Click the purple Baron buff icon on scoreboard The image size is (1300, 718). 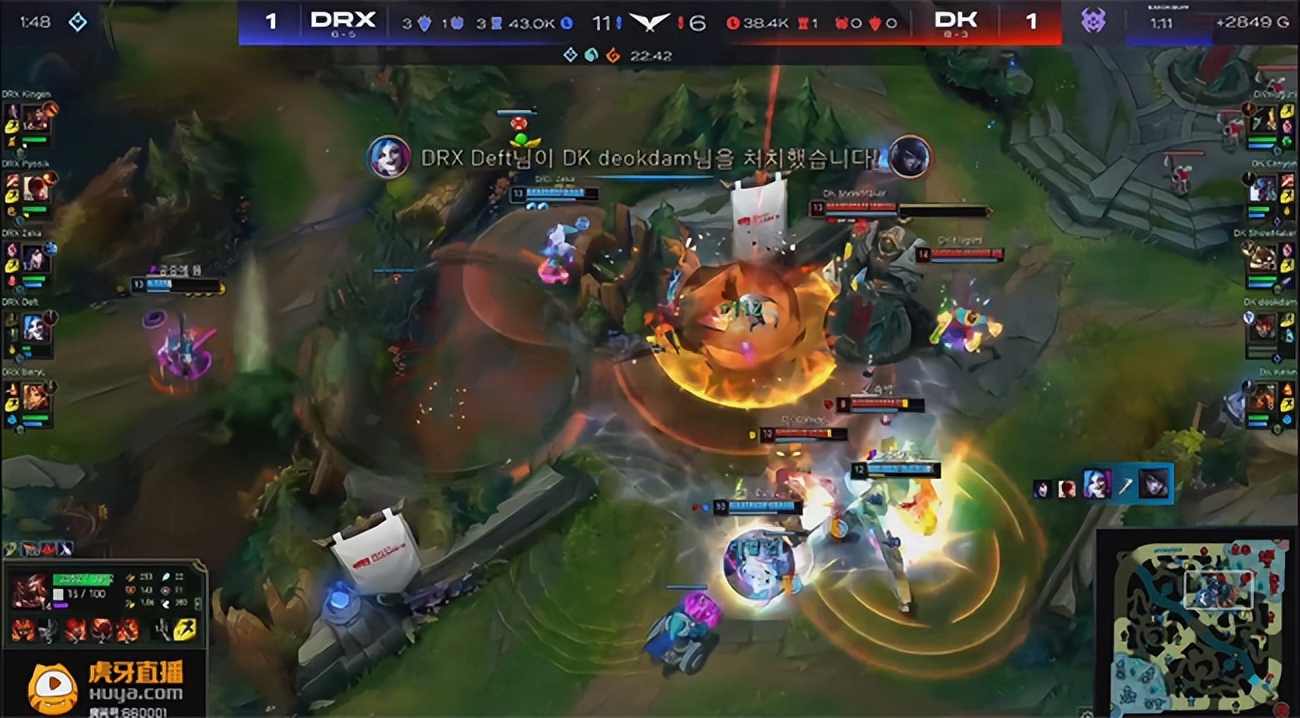point(1094,20)
